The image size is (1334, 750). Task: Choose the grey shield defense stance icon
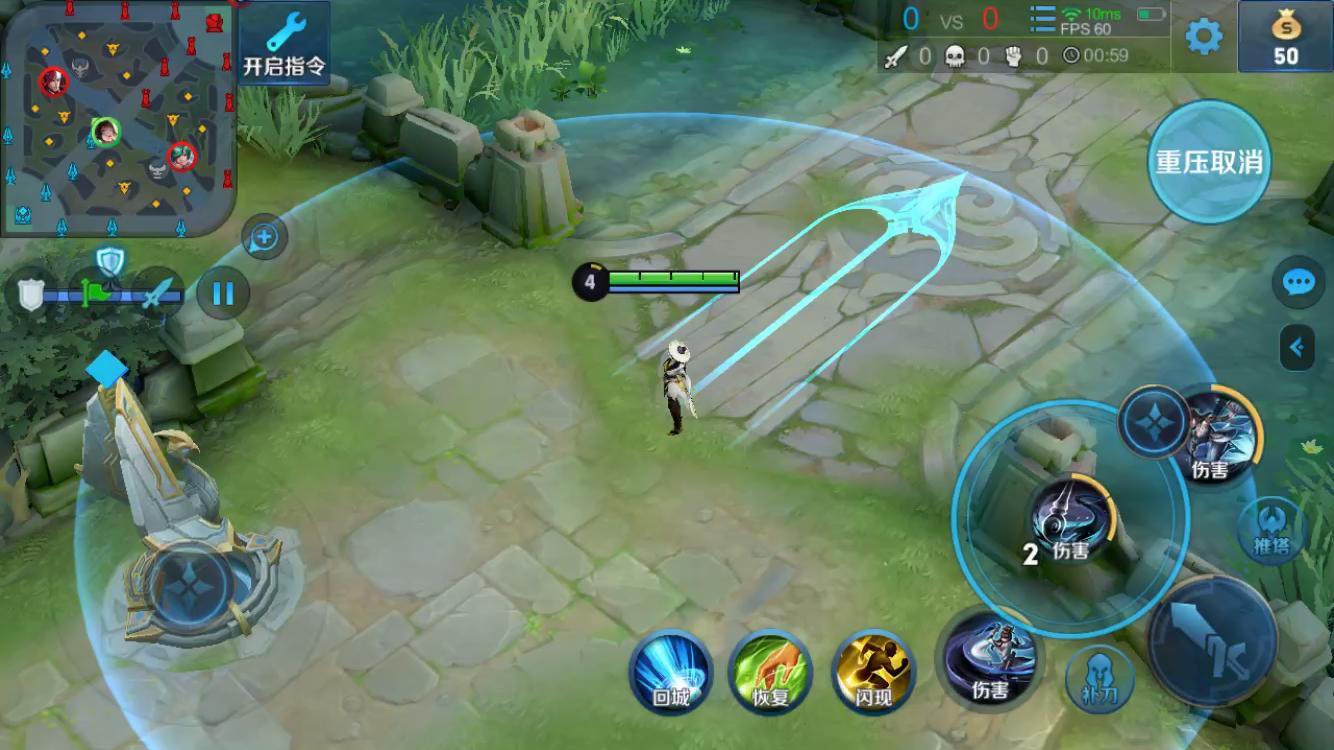30,294
